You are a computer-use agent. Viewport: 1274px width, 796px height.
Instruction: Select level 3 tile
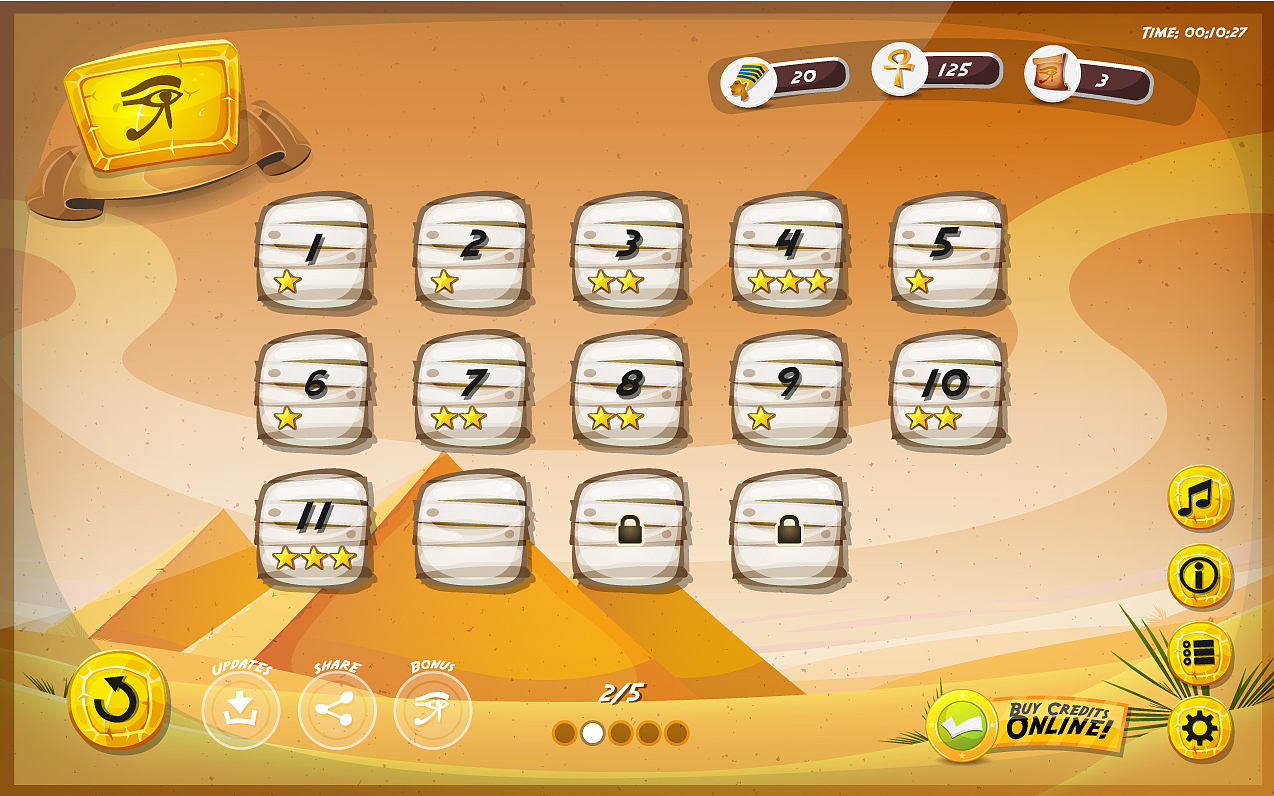(x=631, y=251)
